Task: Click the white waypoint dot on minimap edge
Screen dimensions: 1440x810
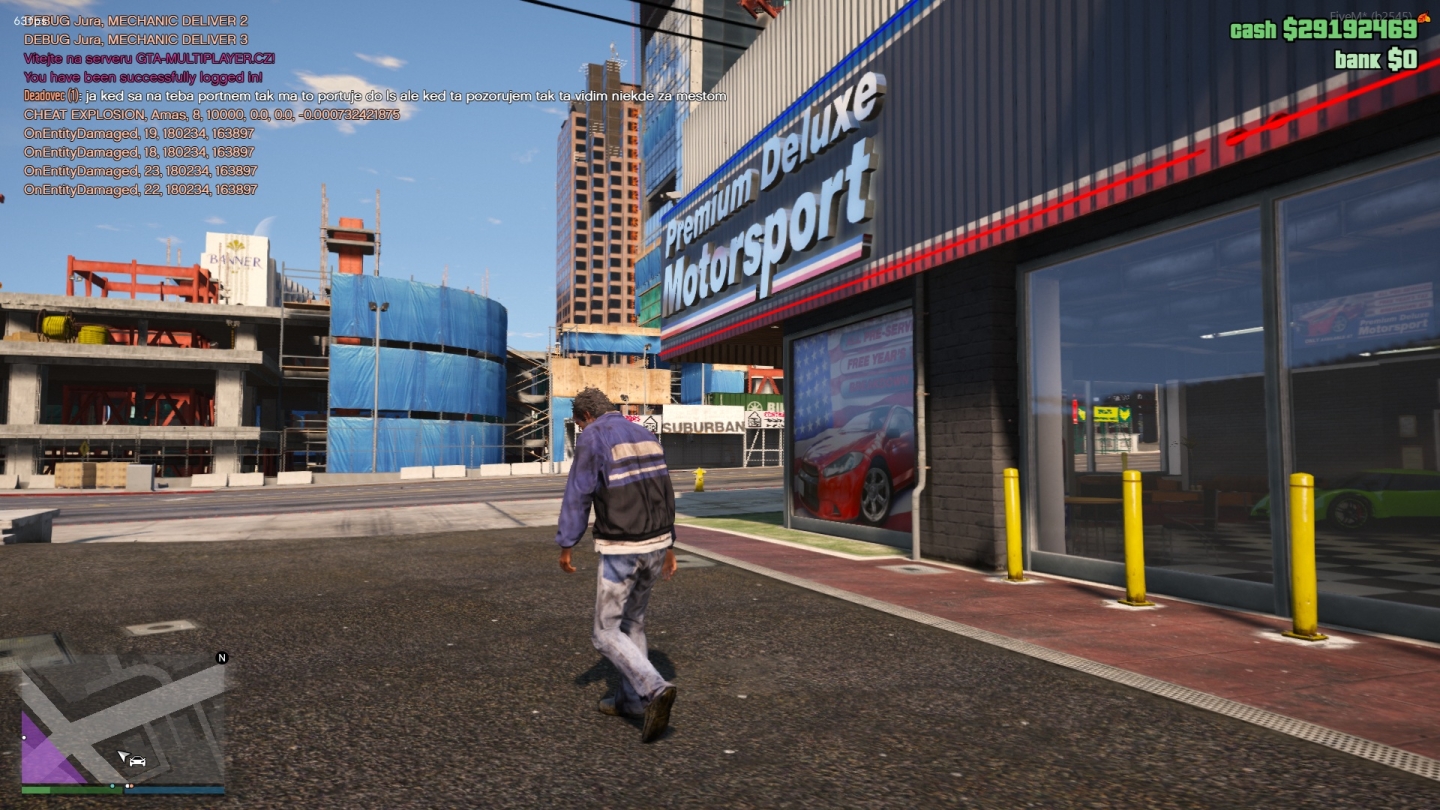Action: coord(24,737)
